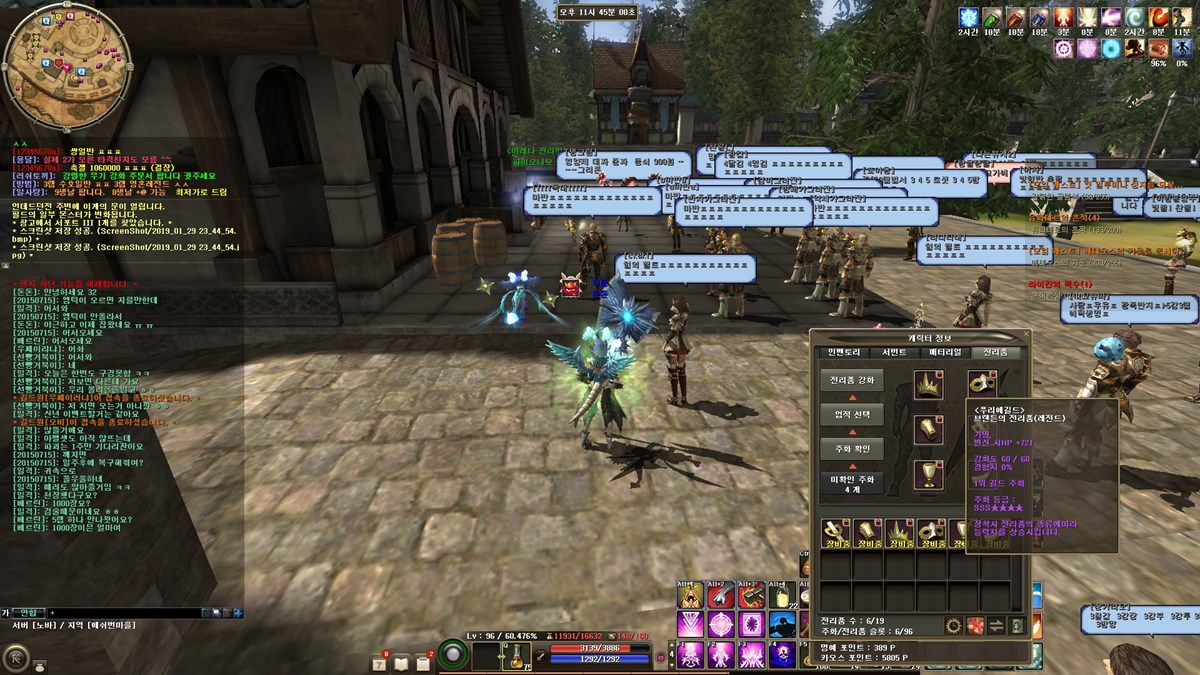Open the book journal icon
Image resolution: width=1200 pixels, height=675 pixels.
tap(401, 662)
